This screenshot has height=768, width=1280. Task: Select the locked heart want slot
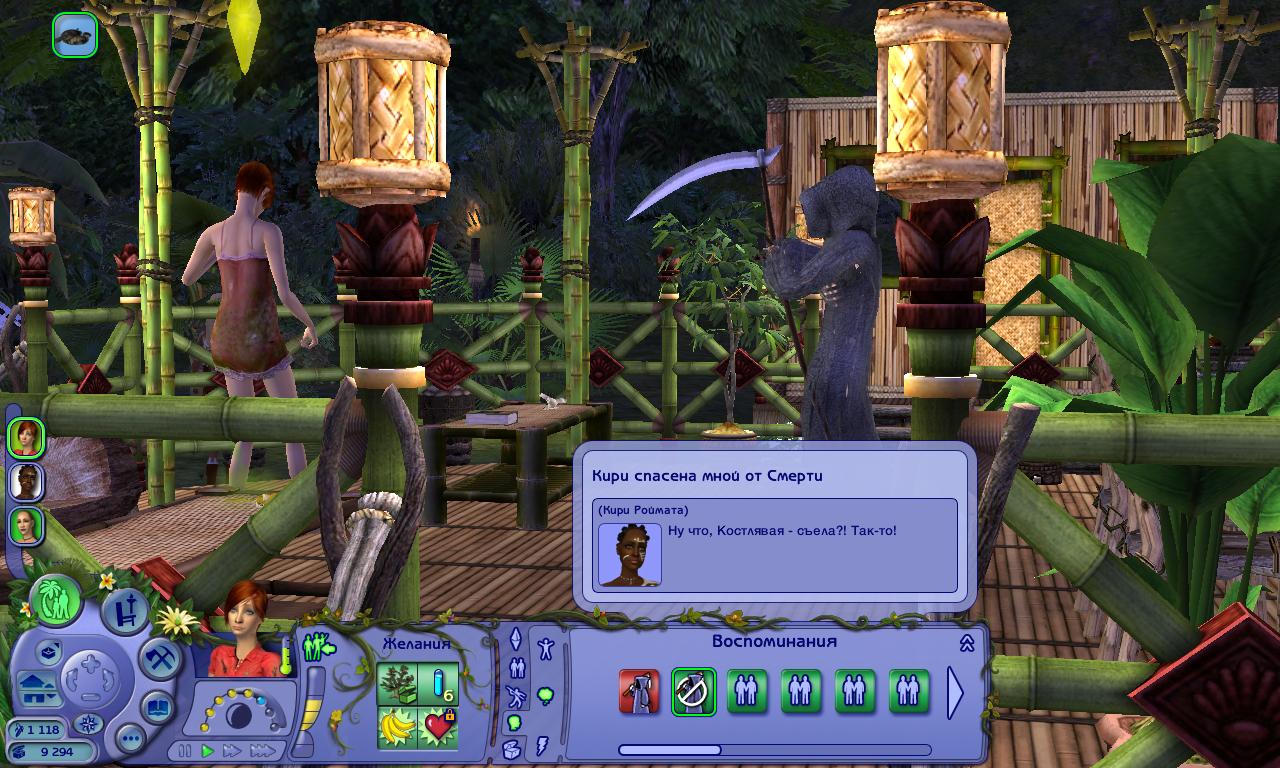click(x=438, y=727)
